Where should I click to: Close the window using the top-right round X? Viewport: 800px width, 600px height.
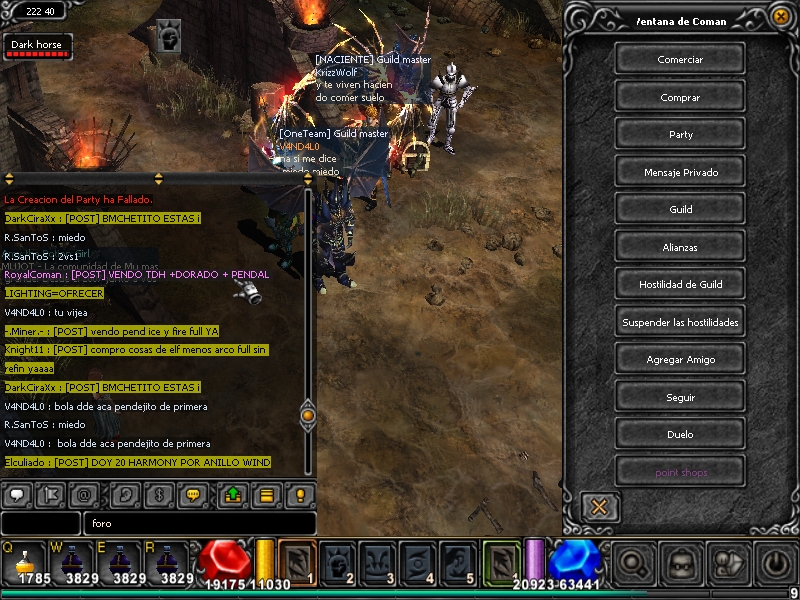click(780, 16)
